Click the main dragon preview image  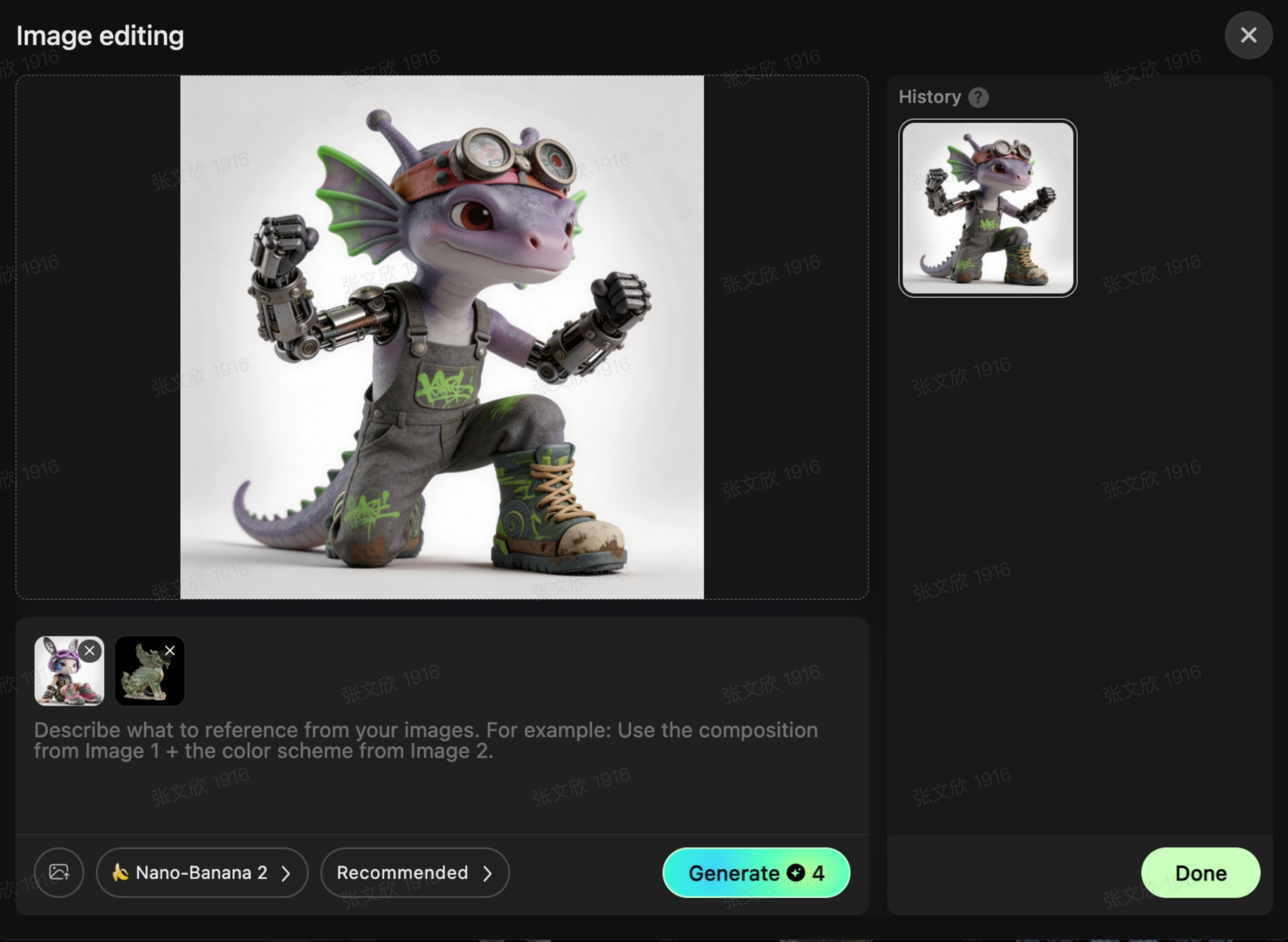(441, 337)
